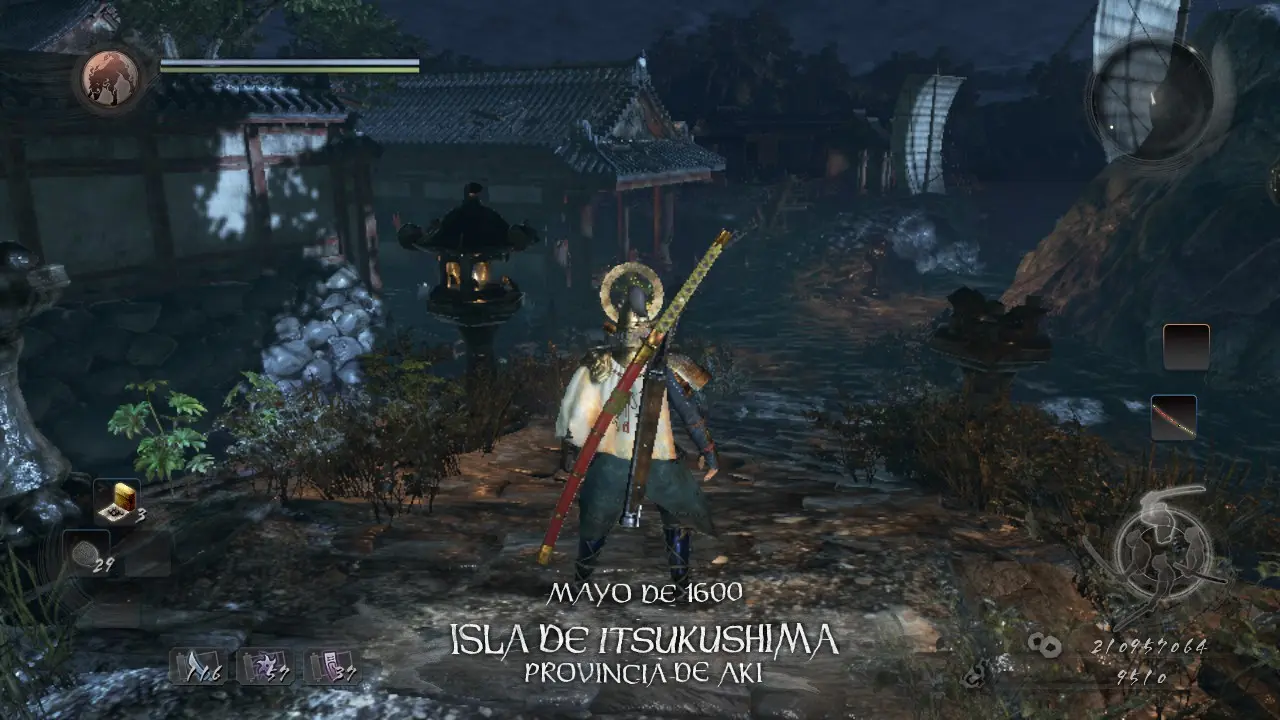The height and width of the screenshot is (720, 1280).
Task: Select the quick item with 29 count
Action: (86, 553)
